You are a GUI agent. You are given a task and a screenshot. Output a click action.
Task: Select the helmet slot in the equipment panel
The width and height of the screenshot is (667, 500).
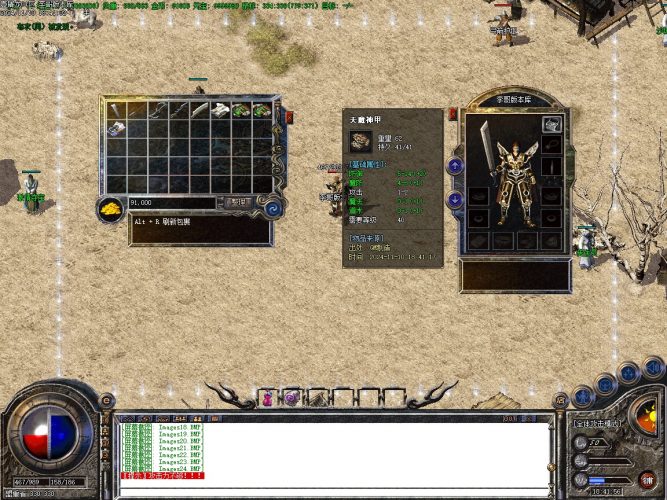[x=551, y=124]
